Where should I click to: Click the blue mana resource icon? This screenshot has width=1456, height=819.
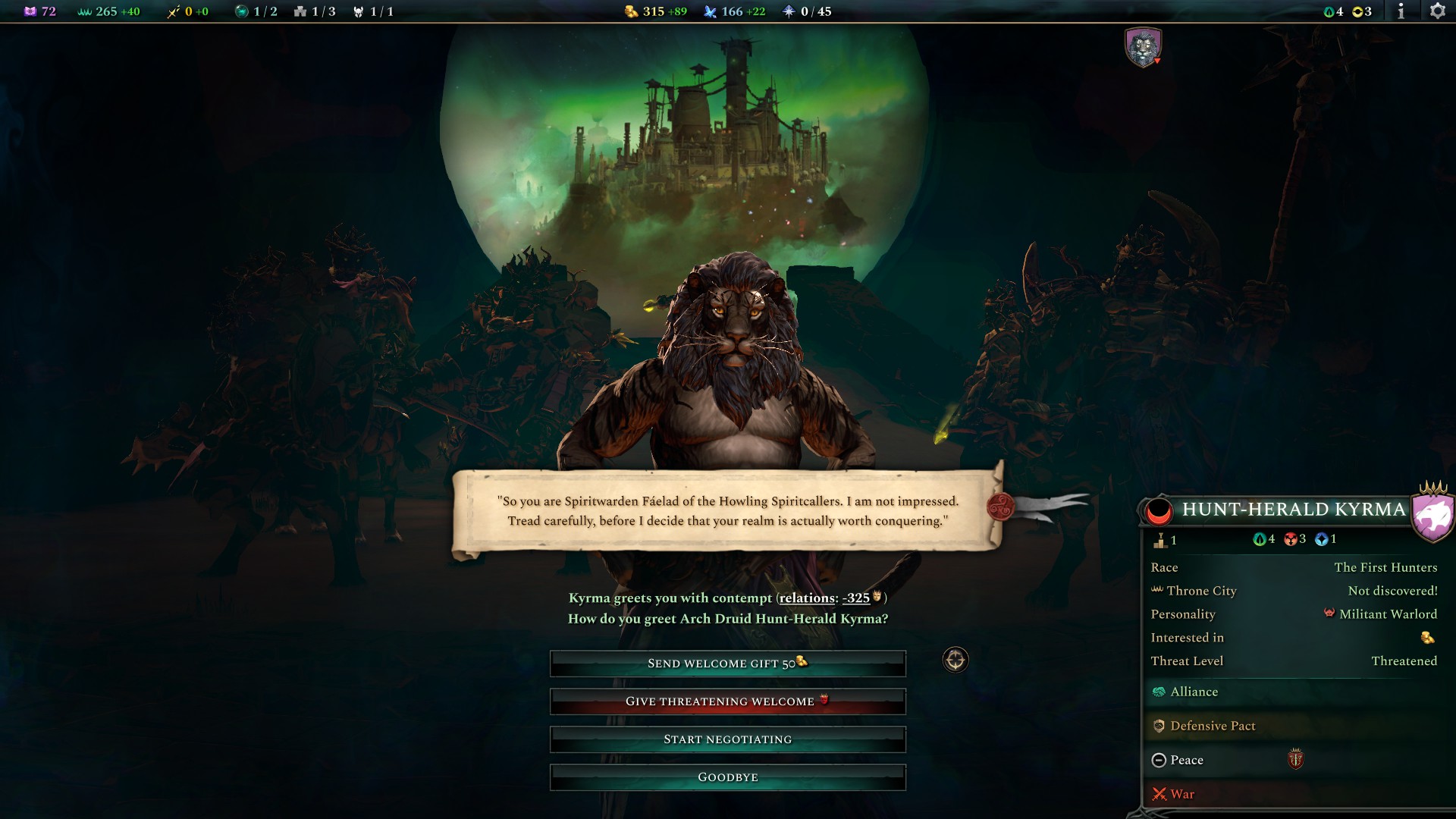click(710, 11)
